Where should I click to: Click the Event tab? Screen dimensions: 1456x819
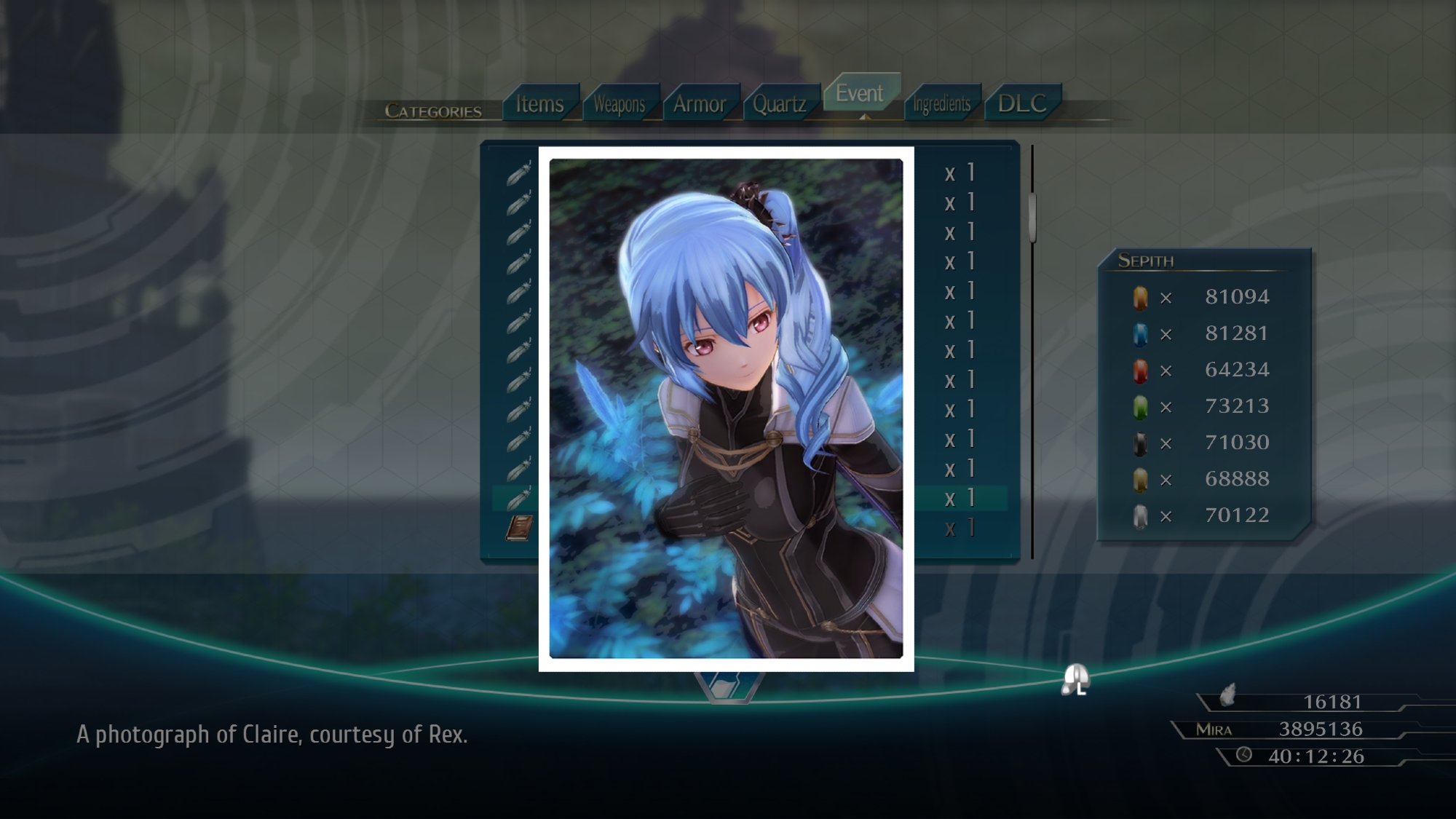pos(860,93)
